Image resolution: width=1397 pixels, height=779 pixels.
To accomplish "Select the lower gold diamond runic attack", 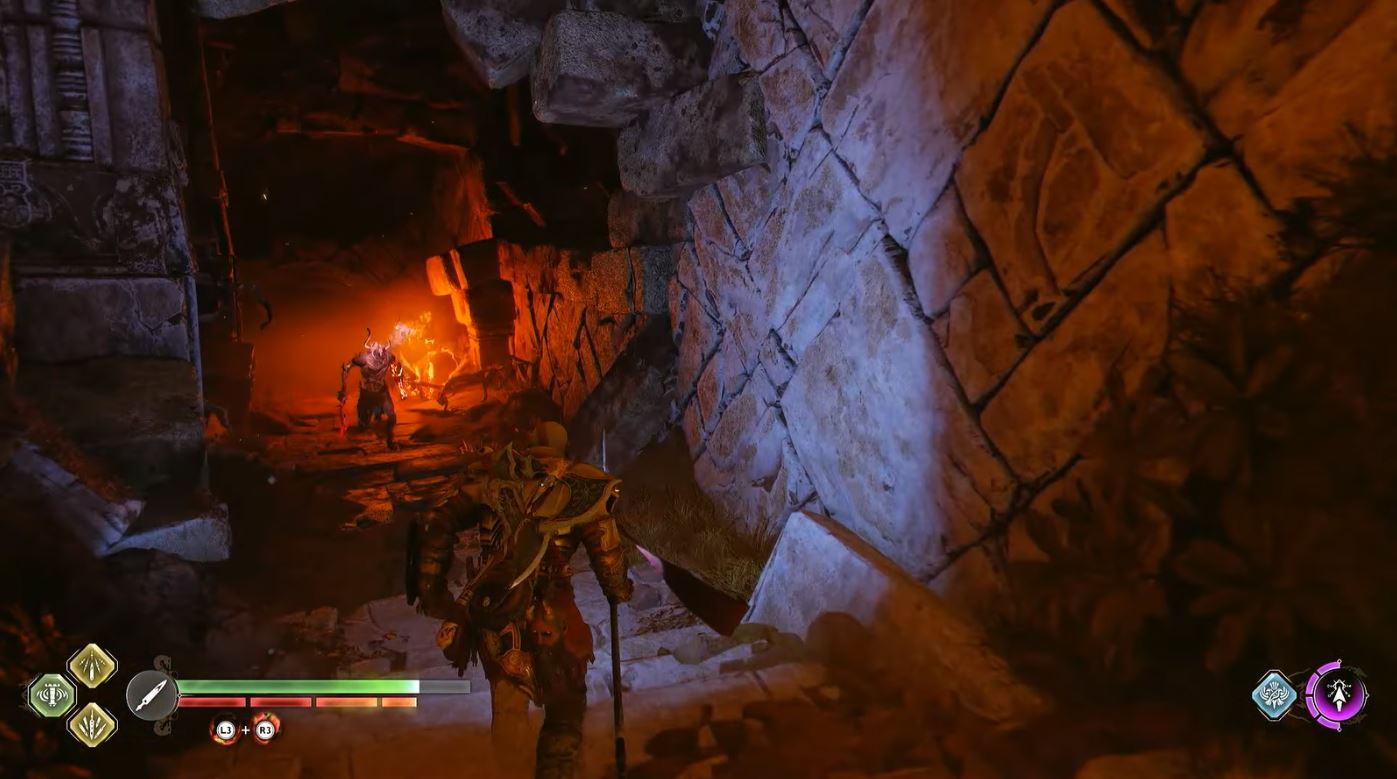I will 92,724.
